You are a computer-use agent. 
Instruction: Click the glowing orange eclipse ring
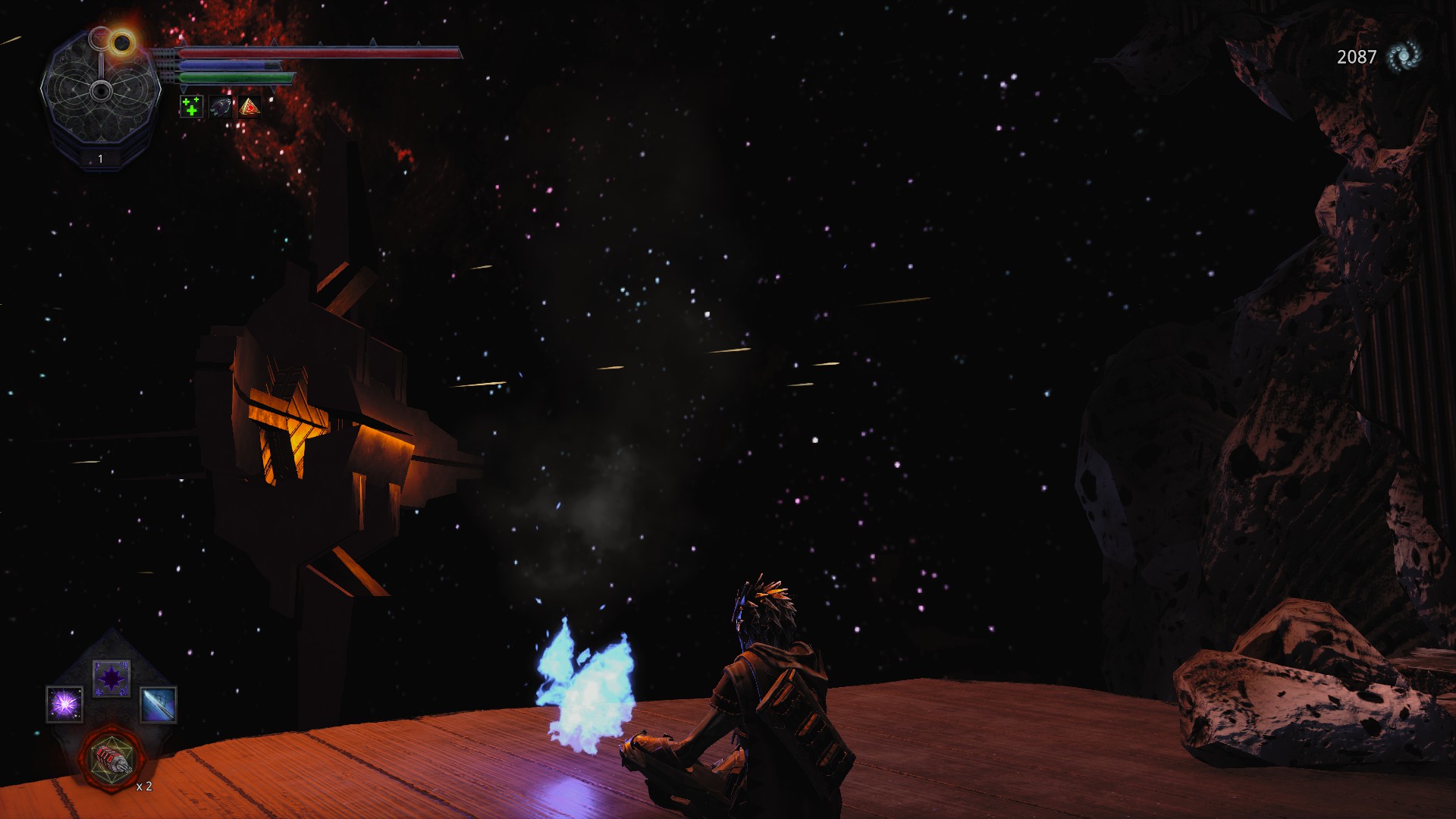121,42
